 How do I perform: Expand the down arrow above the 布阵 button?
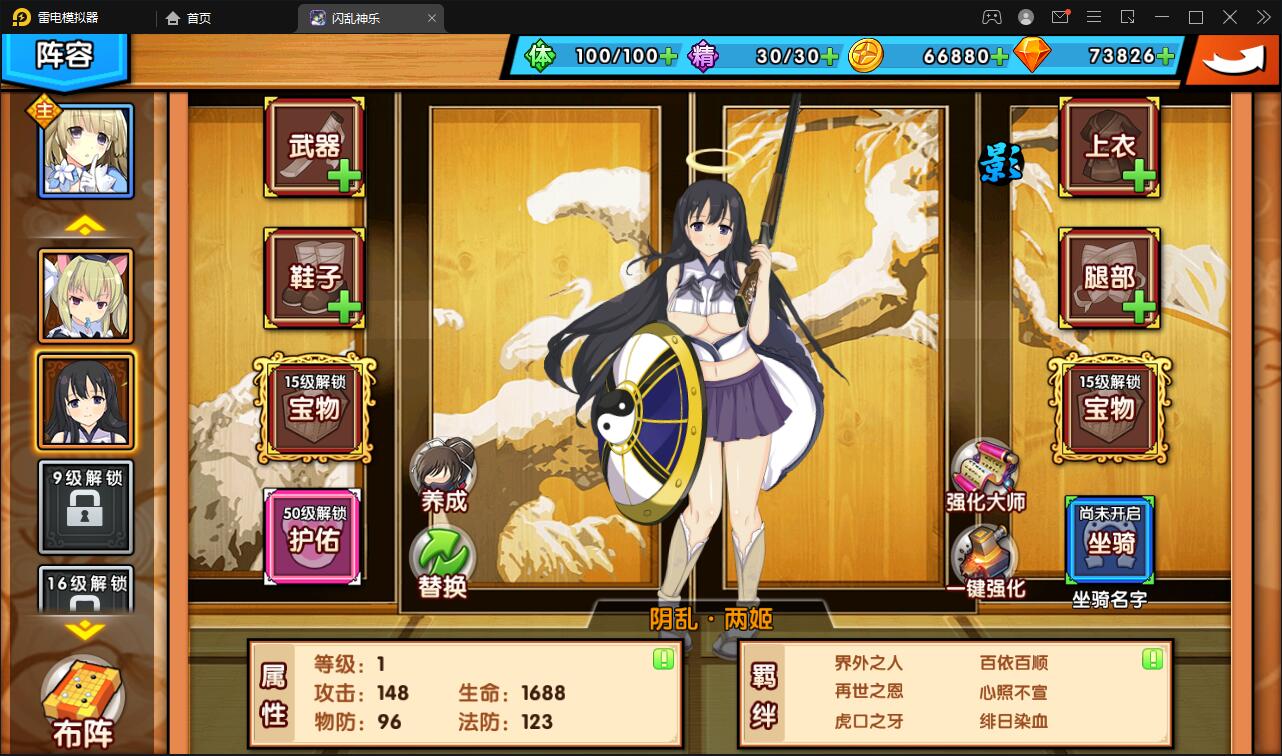86,630
